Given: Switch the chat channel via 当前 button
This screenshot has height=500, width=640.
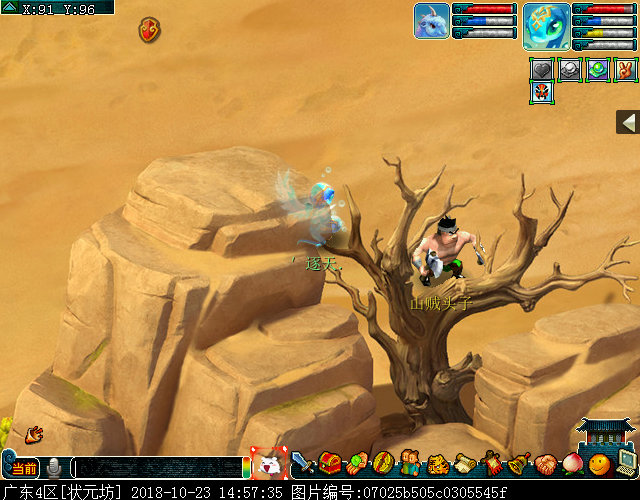Looking at the screenshot, I should [x=24, y=468].
